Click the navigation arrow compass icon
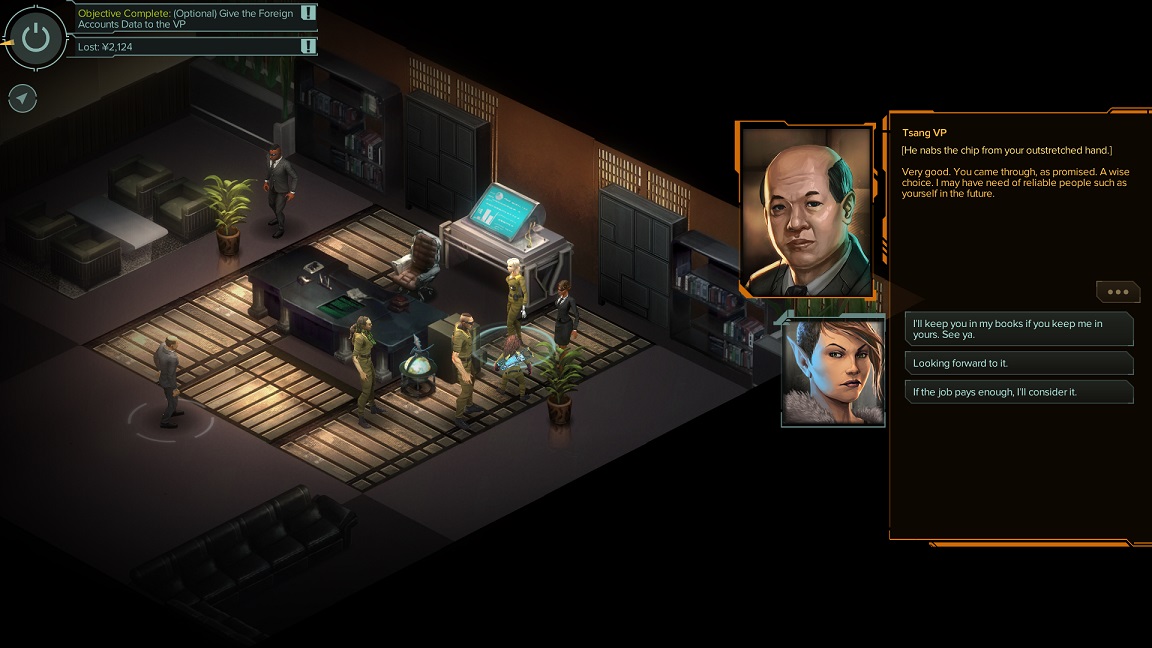The image size is (1152, 648). [x=23, y=98]
